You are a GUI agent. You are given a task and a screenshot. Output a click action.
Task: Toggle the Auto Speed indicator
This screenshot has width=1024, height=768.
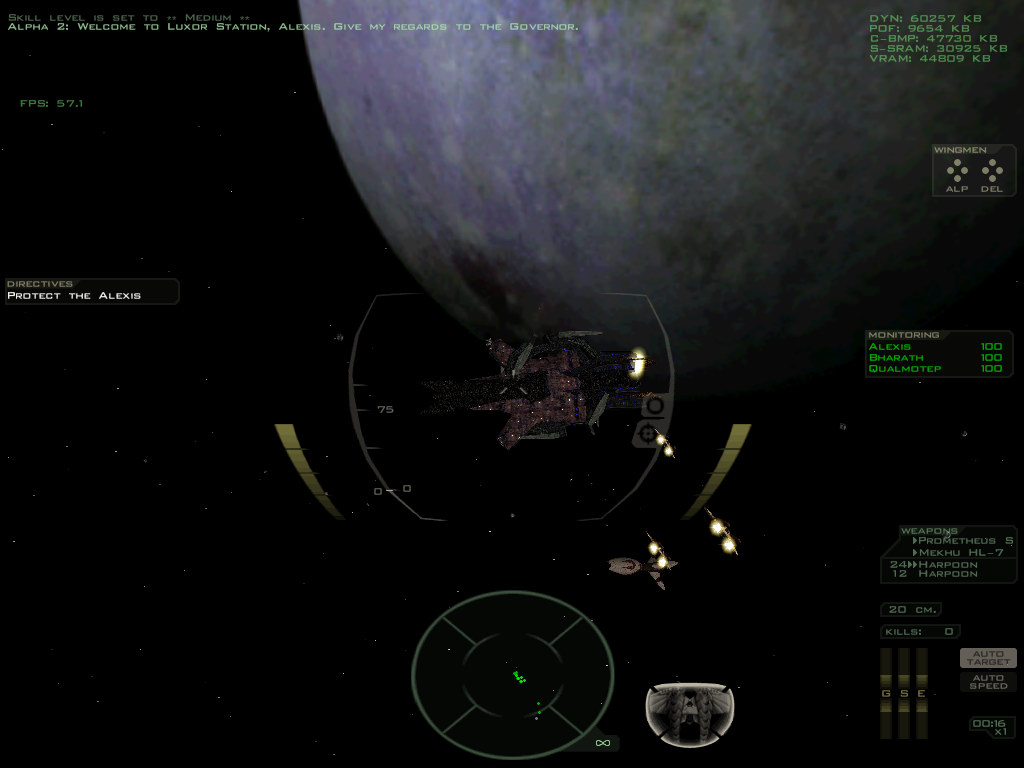[x=988, y=681]
